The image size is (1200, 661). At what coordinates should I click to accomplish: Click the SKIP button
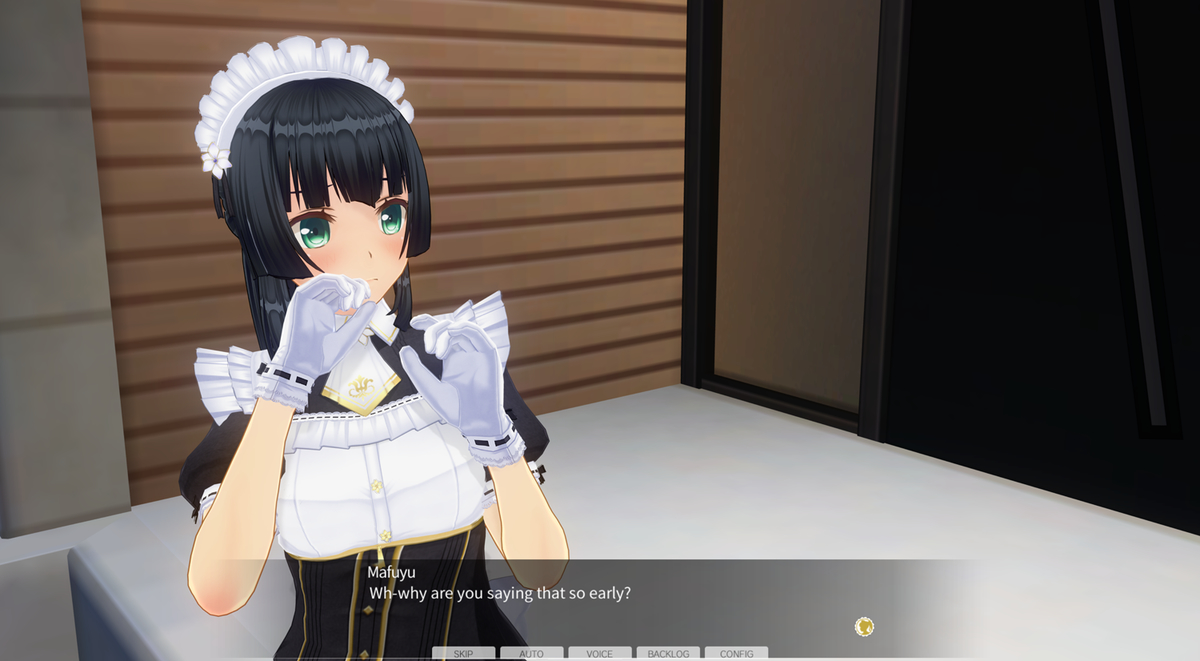click(463, 654)
